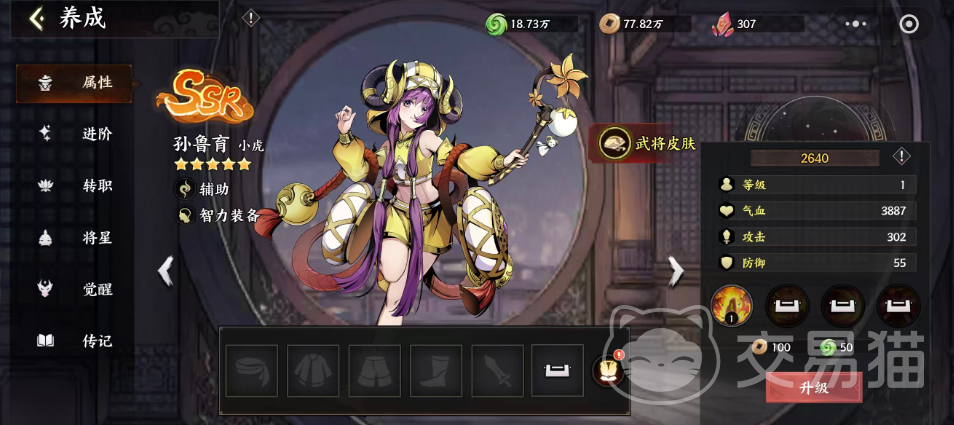Open the three-dot more options menu
This screenshot has width=954, height=425.
(x=856, y=23)
